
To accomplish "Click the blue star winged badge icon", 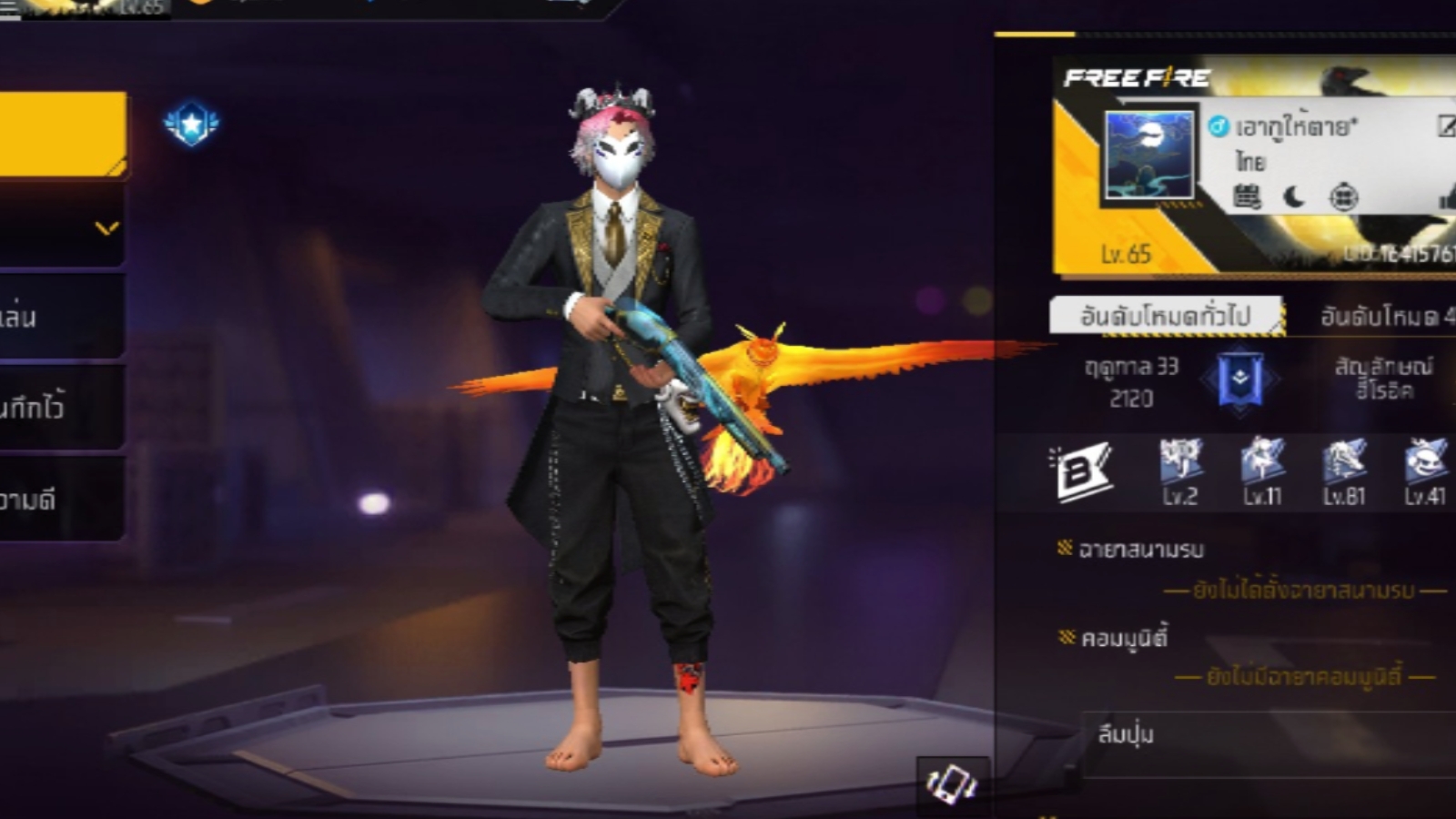I will coord(191,125).
